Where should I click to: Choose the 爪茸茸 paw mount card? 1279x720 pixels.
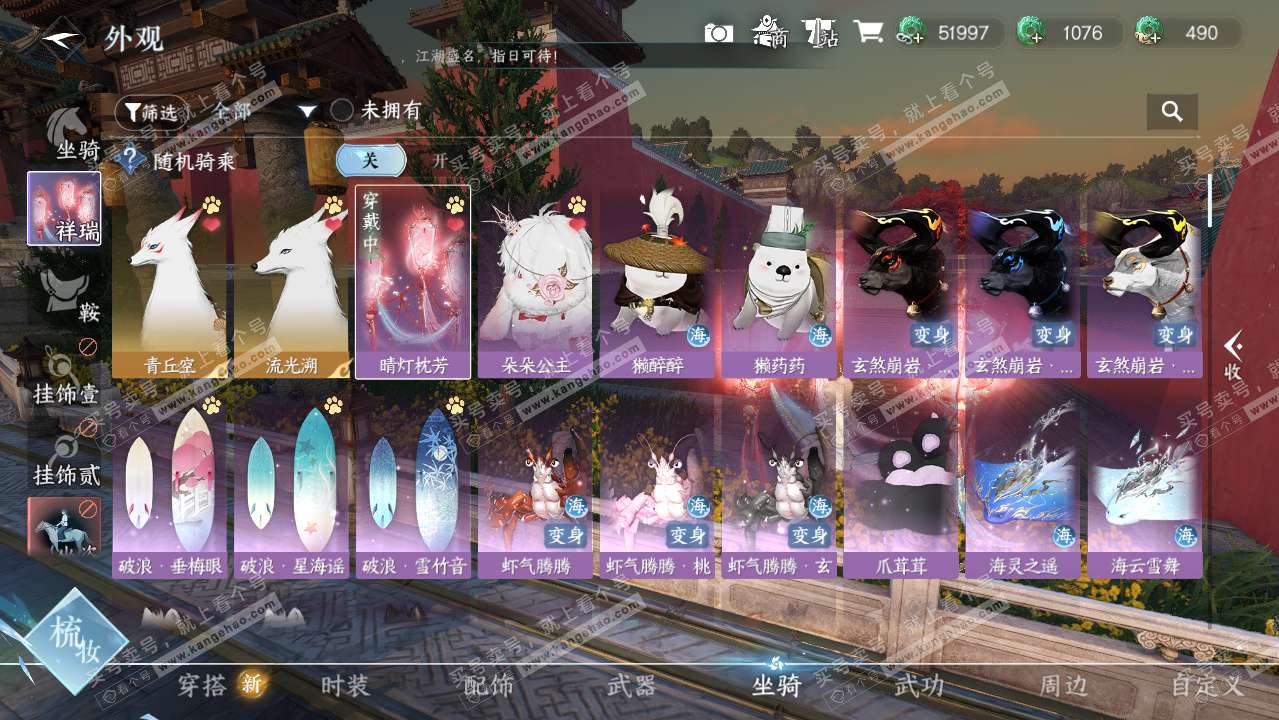[901, 490]
